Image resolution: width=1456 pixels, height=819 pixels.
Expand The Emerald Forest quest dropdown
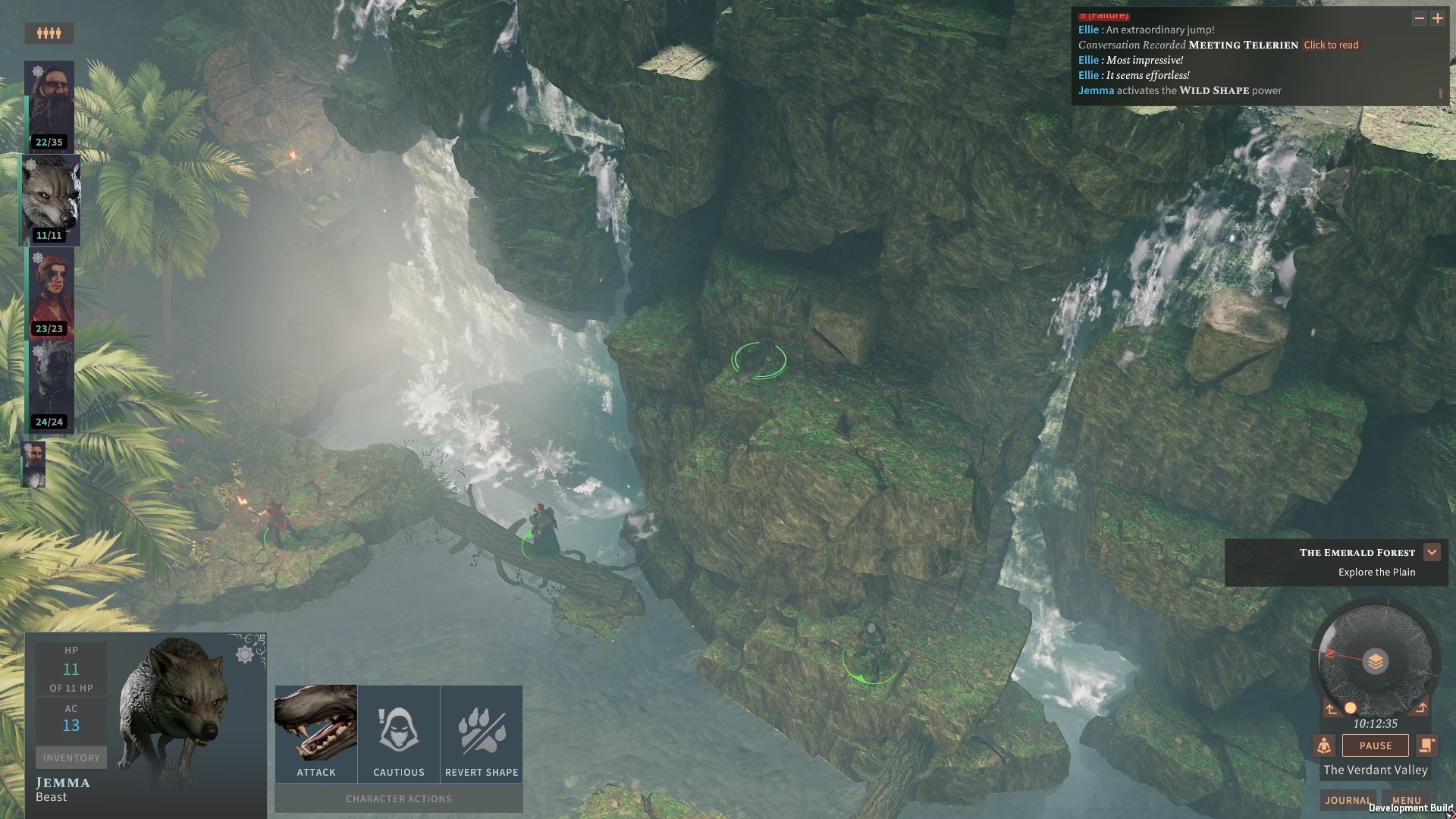[1433, 552]
